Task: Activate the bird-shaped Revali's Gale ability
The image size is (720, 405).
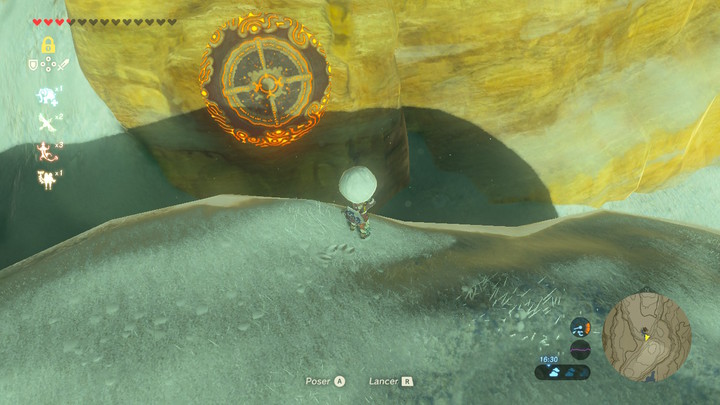Action: [x=46, y=123]
